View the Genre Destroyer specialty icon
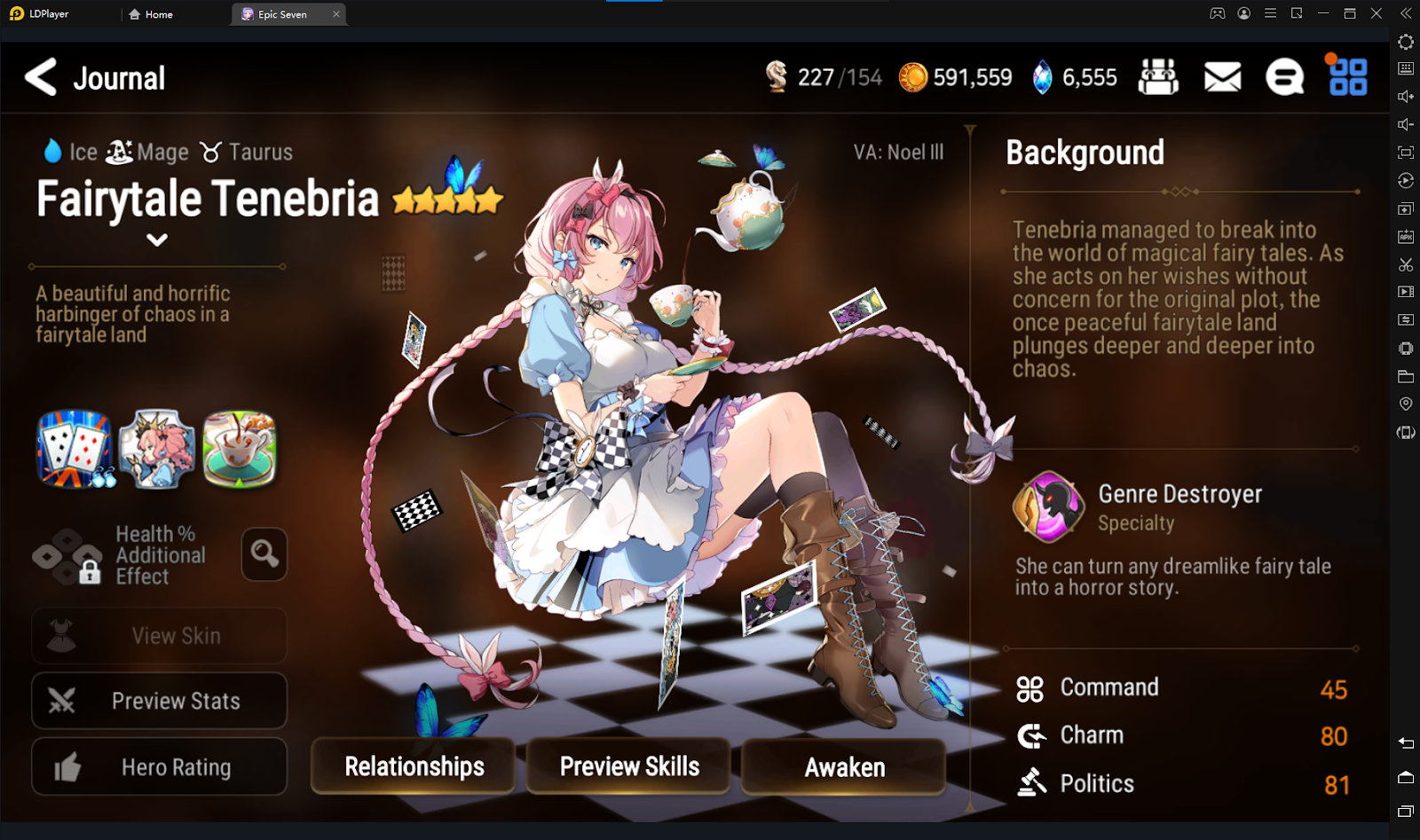The image size is (1420, 840). coord(1049,506)
